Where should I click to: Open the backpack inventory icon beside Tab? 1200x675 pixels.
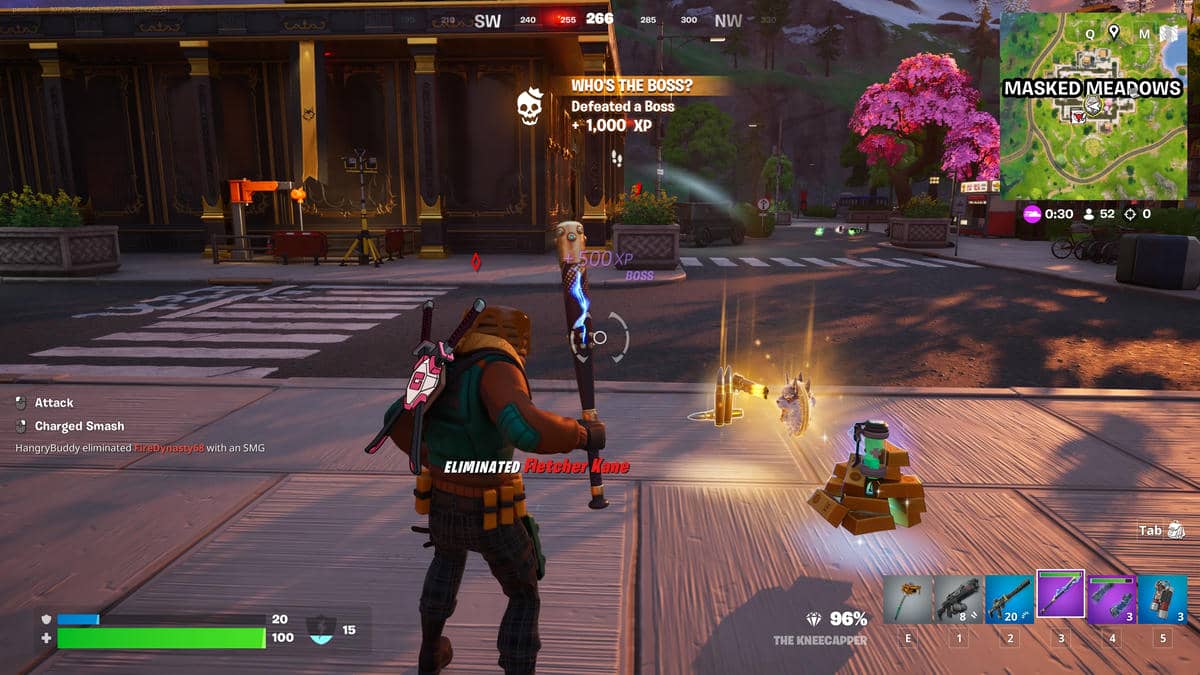tap(1176, 530)
